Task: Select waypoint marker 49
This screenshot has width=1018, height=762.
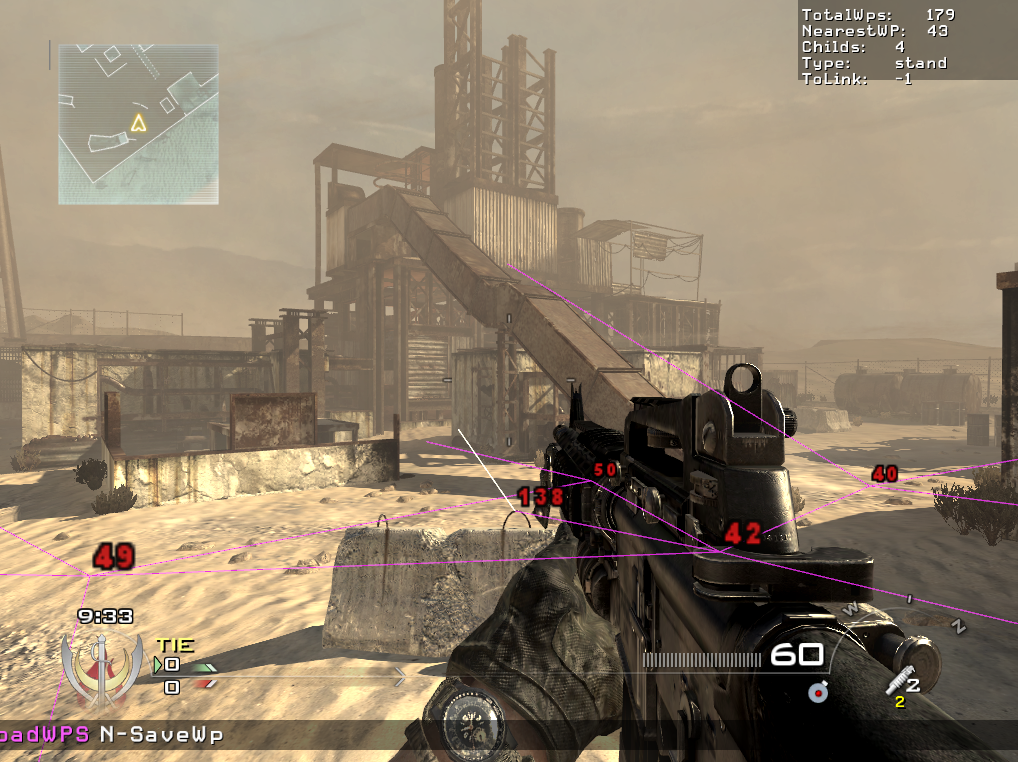Action: click(114, 557)
